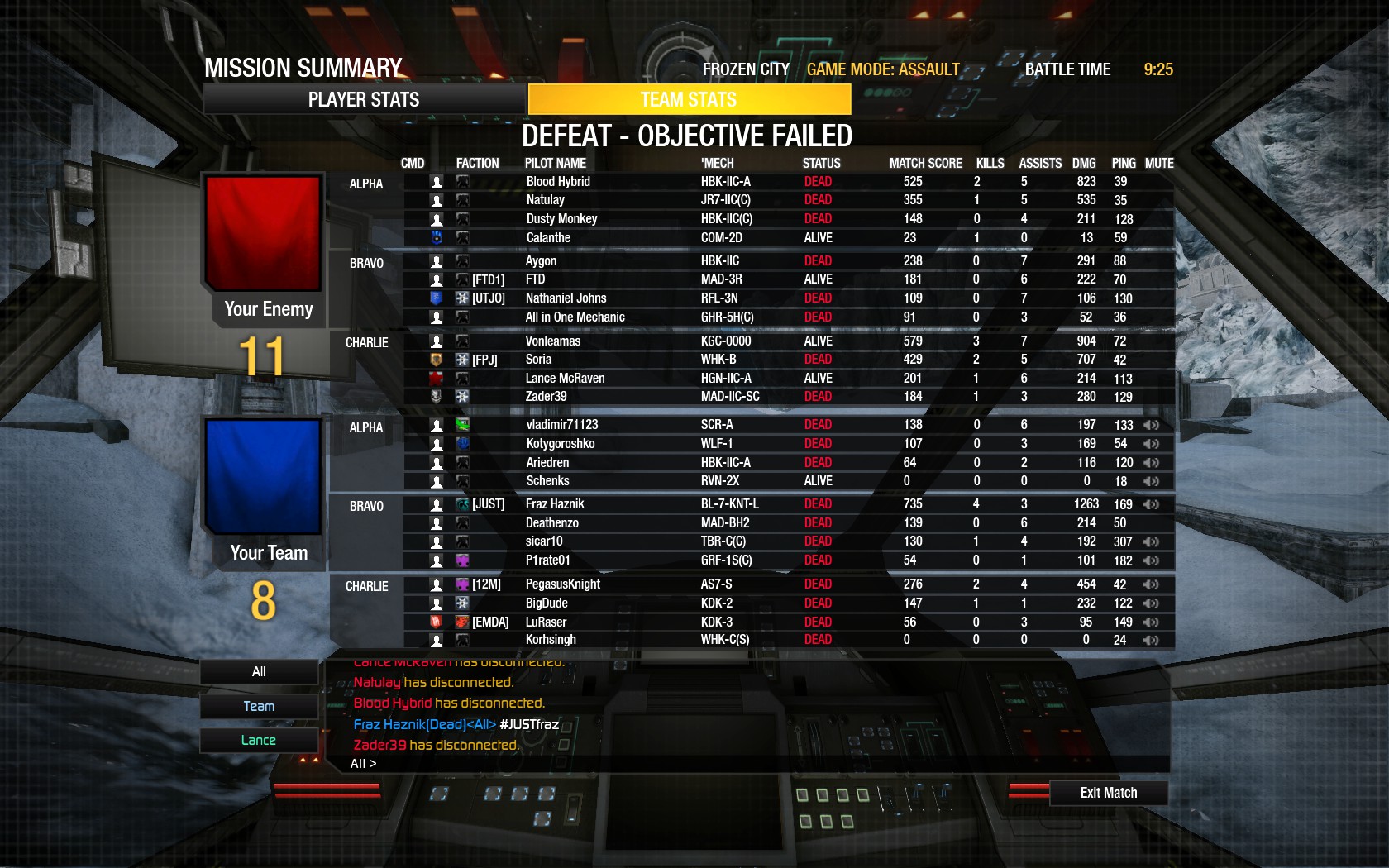The image size is (1389, 868).
Task: Toggle mute for Deathenzo
Action: [x=1151, y=522]
